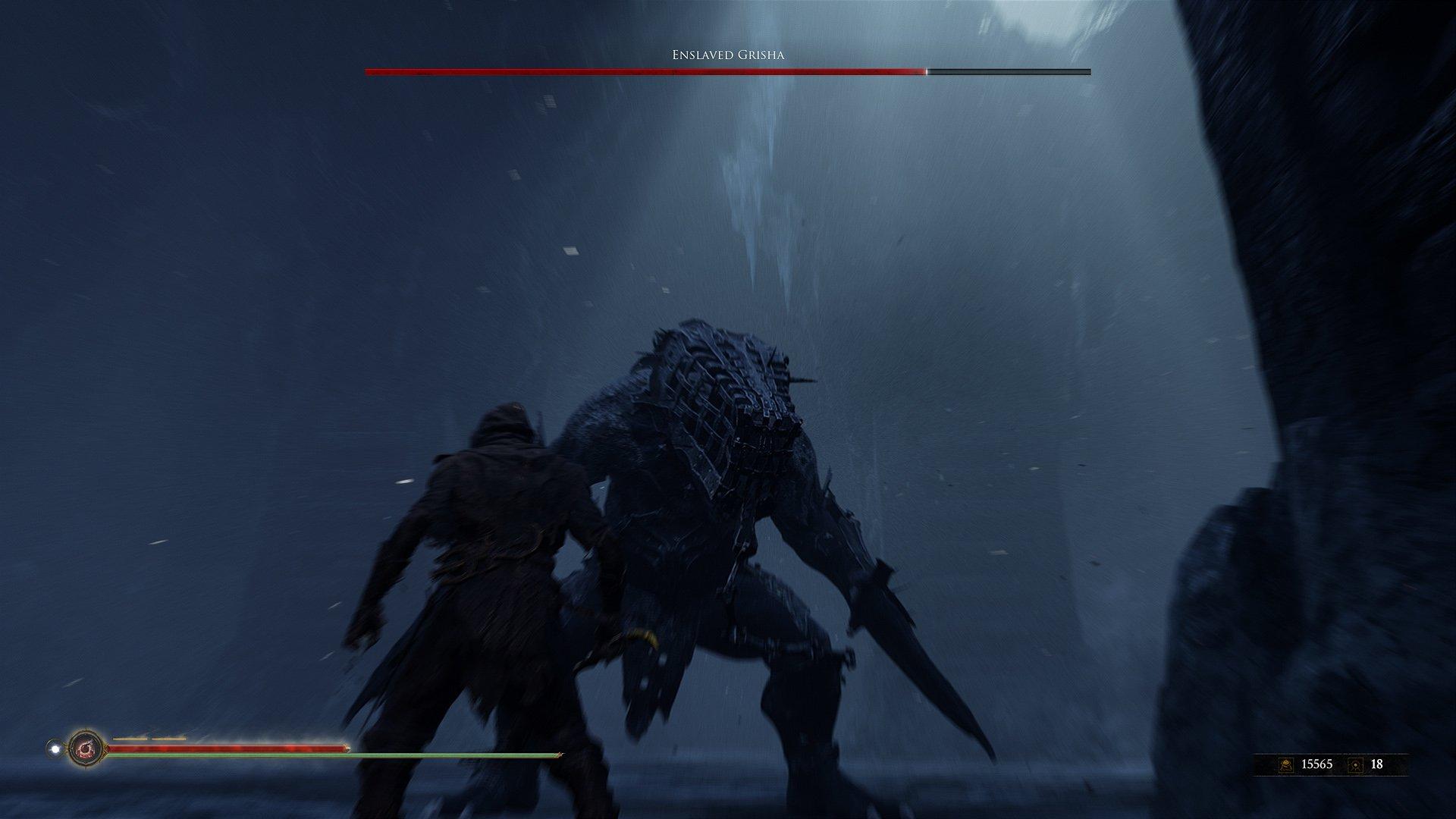This screenshot has width=1456, height=819.
Task: Click the player's red health bar
Action: click(227, 748)
